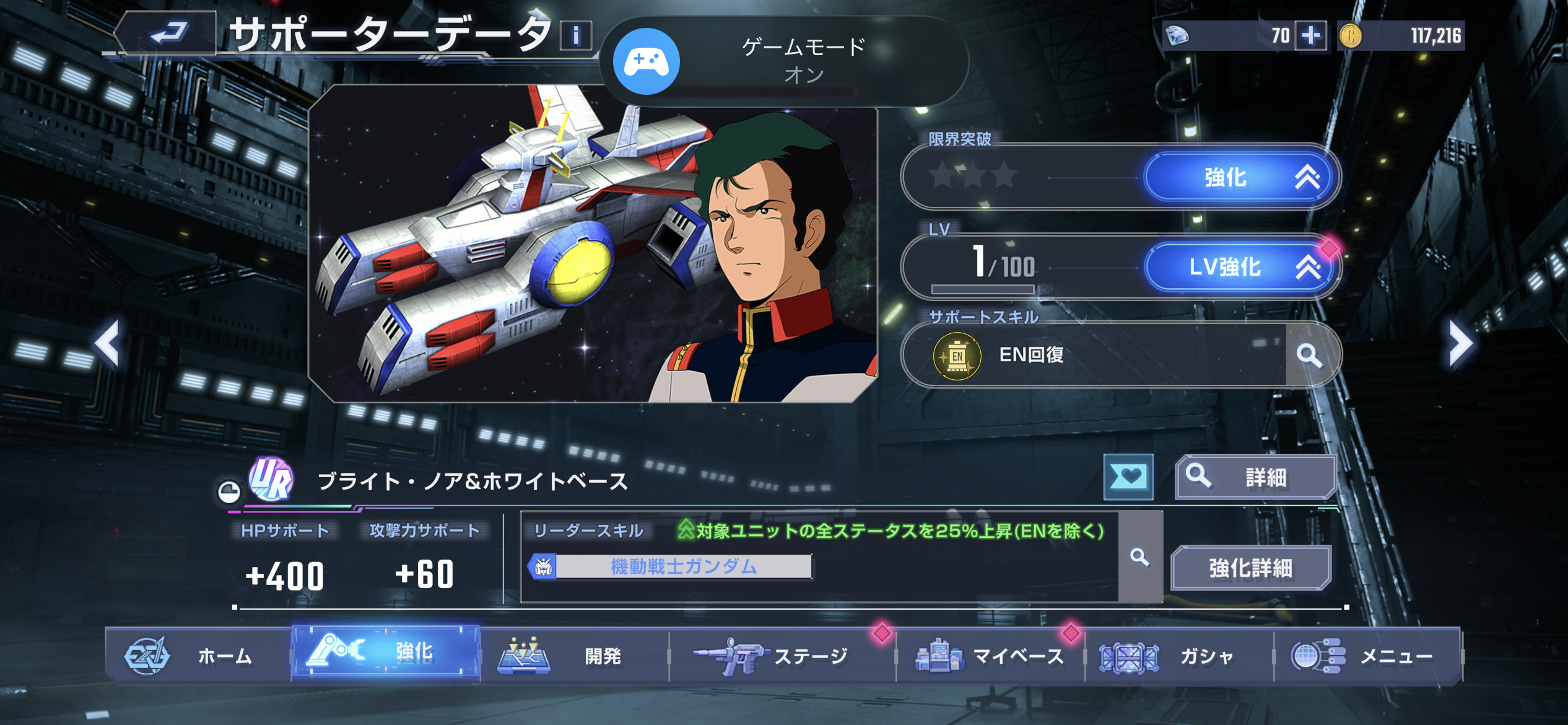Open the 詳細 details button

(x=1255, y=477)
